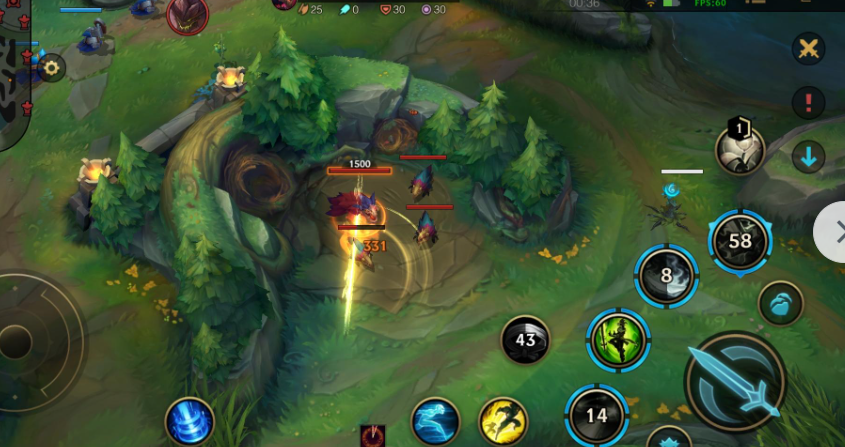Use the yellow Flash summoner spell

[x=502, y=421]
